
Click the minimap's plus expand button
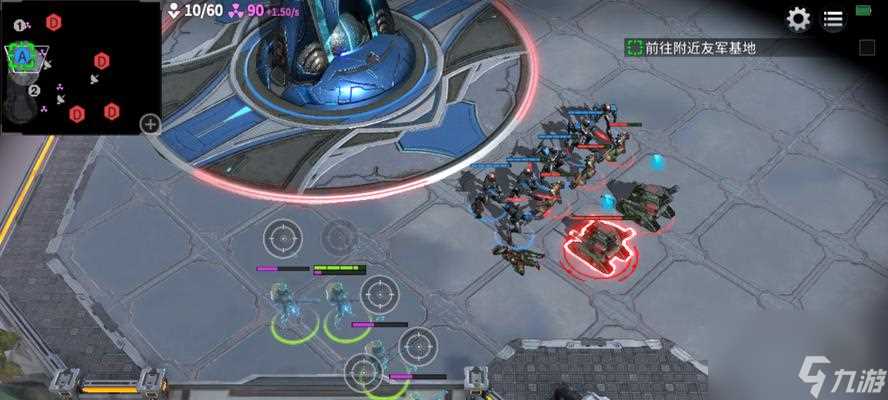150,124
